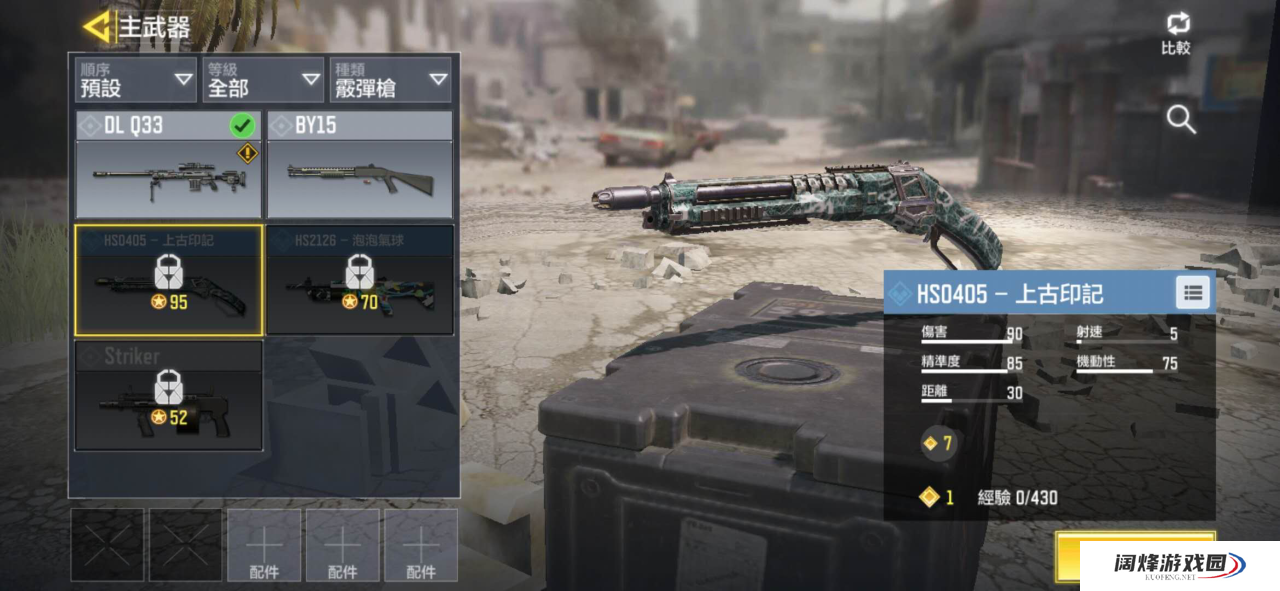Open the weapon details list icon

pyautogui.click(x=1192, y=293)
